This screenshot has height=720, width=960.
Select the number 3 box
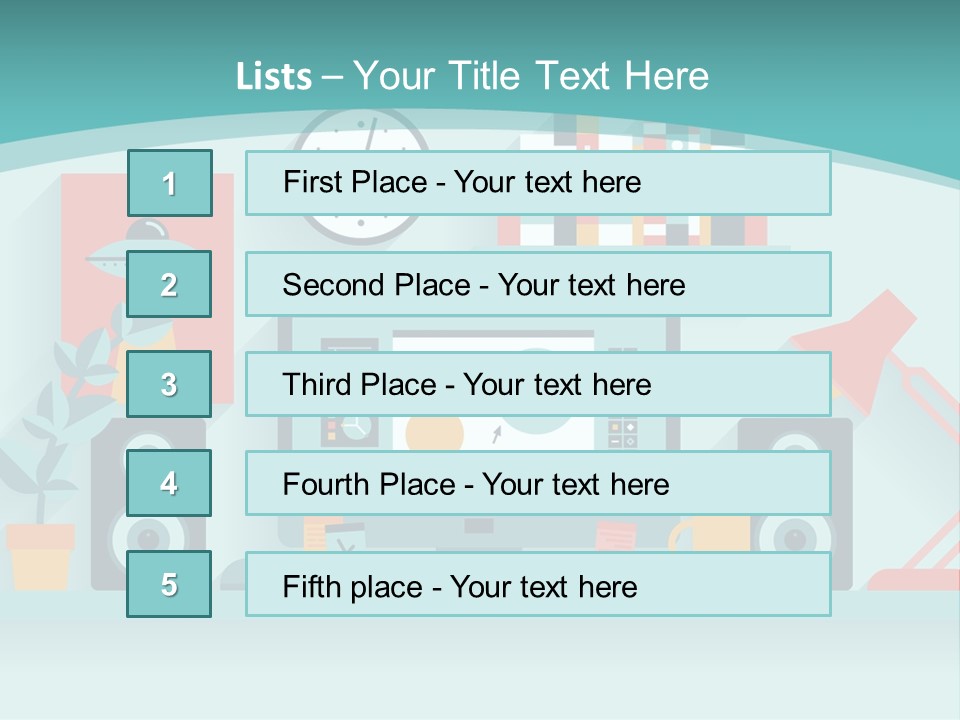pos(169,384)
